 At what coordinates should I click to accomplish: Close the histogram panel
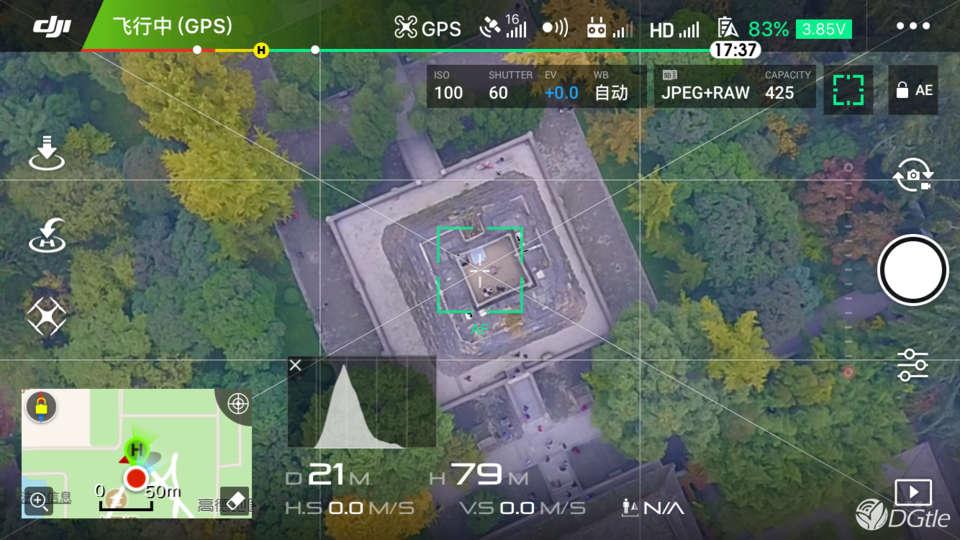tap(295, 366)
